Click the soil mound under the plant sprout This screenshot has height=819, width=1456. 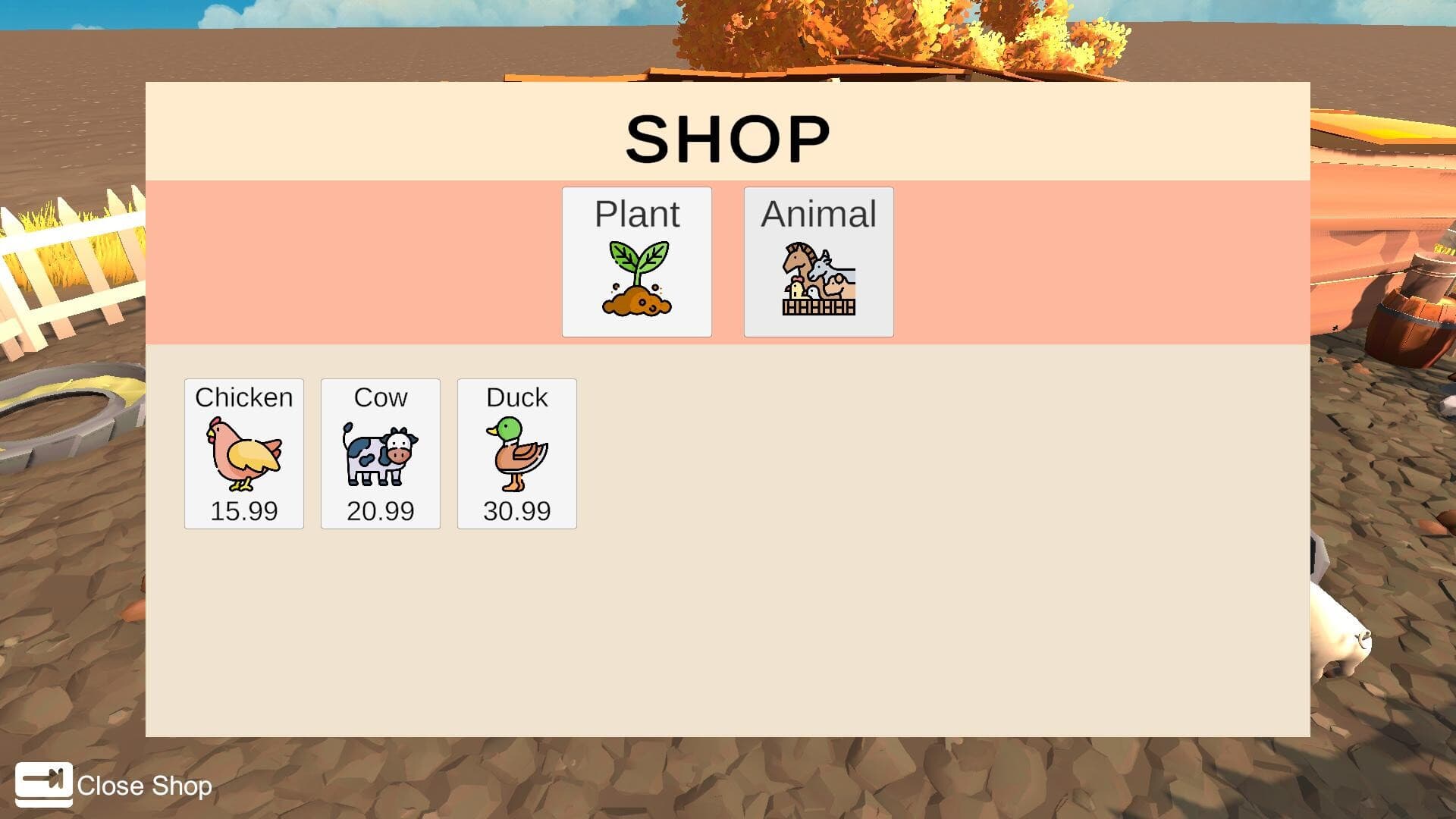[x=636, y=303]
